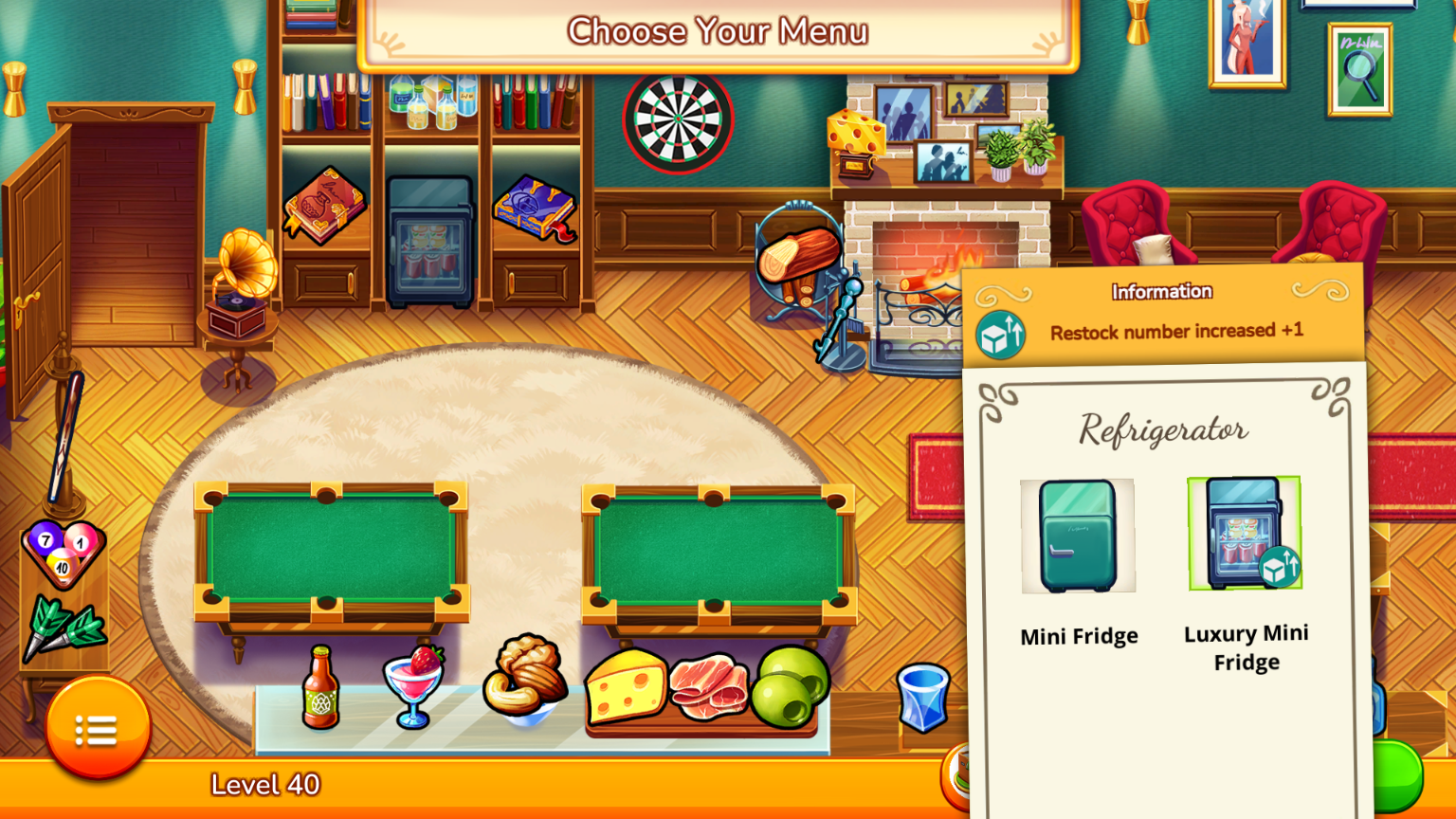The width and height of the screenshot is (1456, 819).
Task: Click the Choose Your Menu banner
Action: coord(718,30)
